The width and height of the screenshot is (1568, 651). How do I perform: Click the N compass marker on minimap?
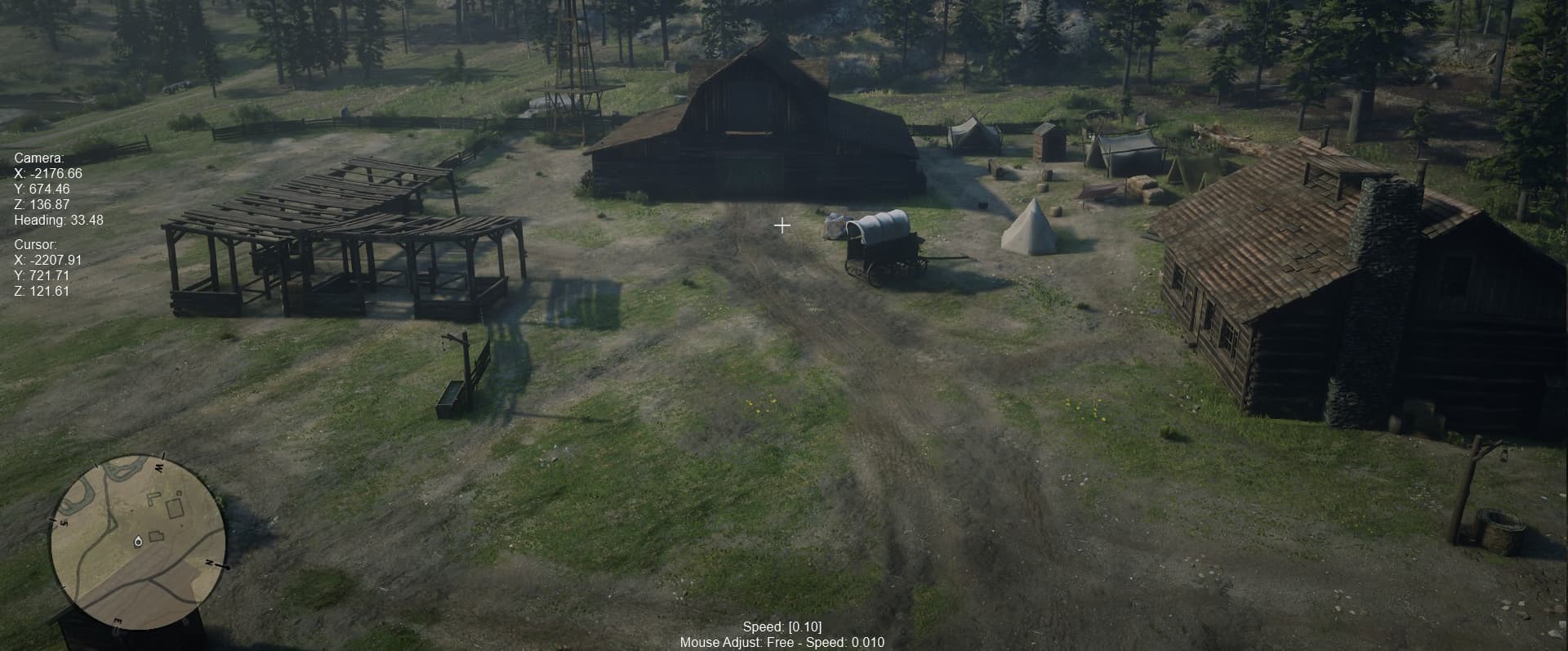tap(210, 564)
